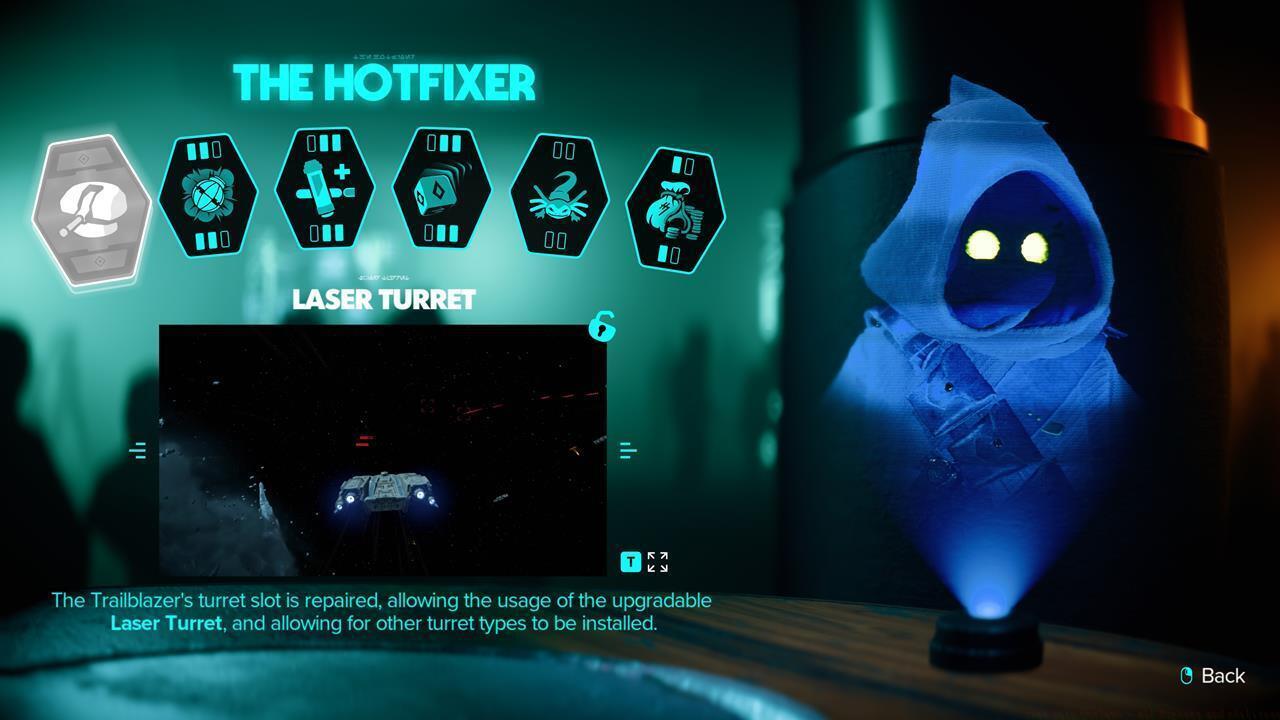Viewport: 1280px width, 720px height.
Task: Click the right triple-bar indicator beside the preview
Action: 627,449
